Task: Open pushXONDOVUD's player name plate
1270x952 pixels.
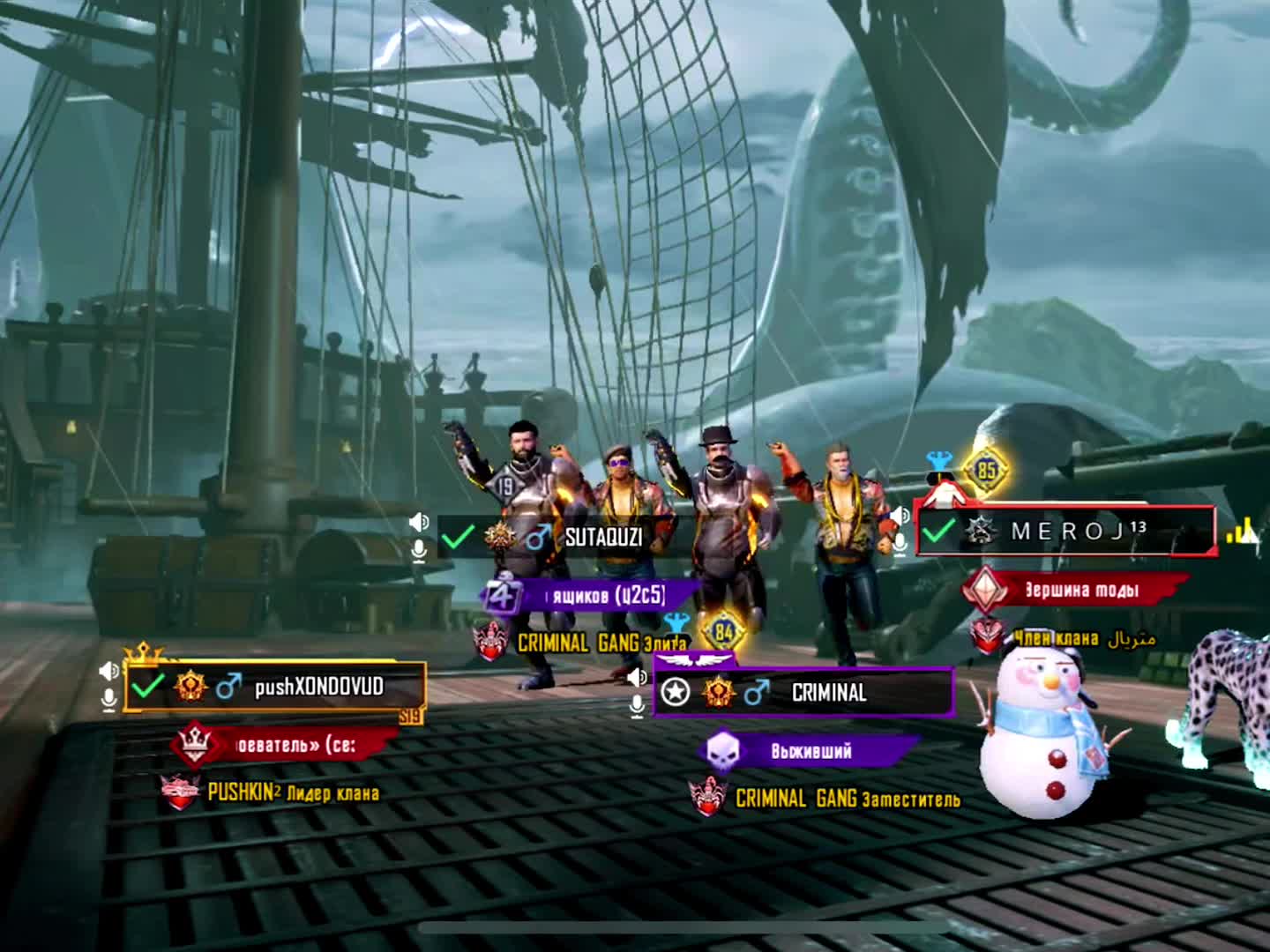Action: [x=275, y=686]
